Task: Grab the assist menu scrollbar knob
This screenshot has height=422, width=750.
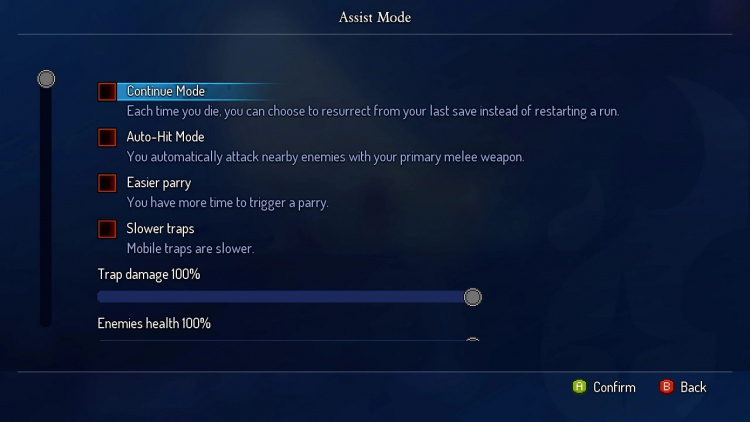Action: coord(46,79)
